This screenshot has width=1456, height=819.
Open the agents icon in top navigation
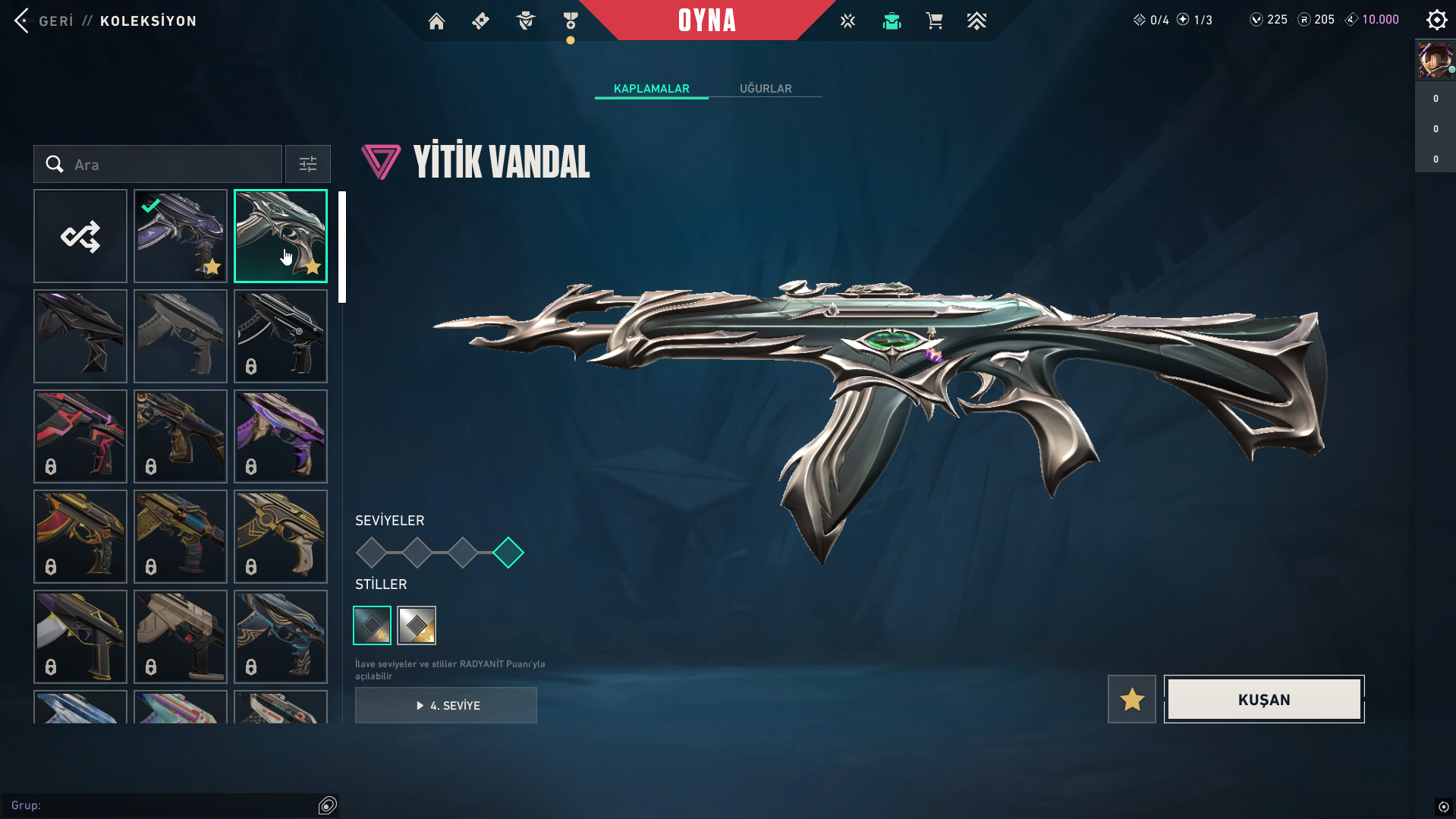(525, 21)
